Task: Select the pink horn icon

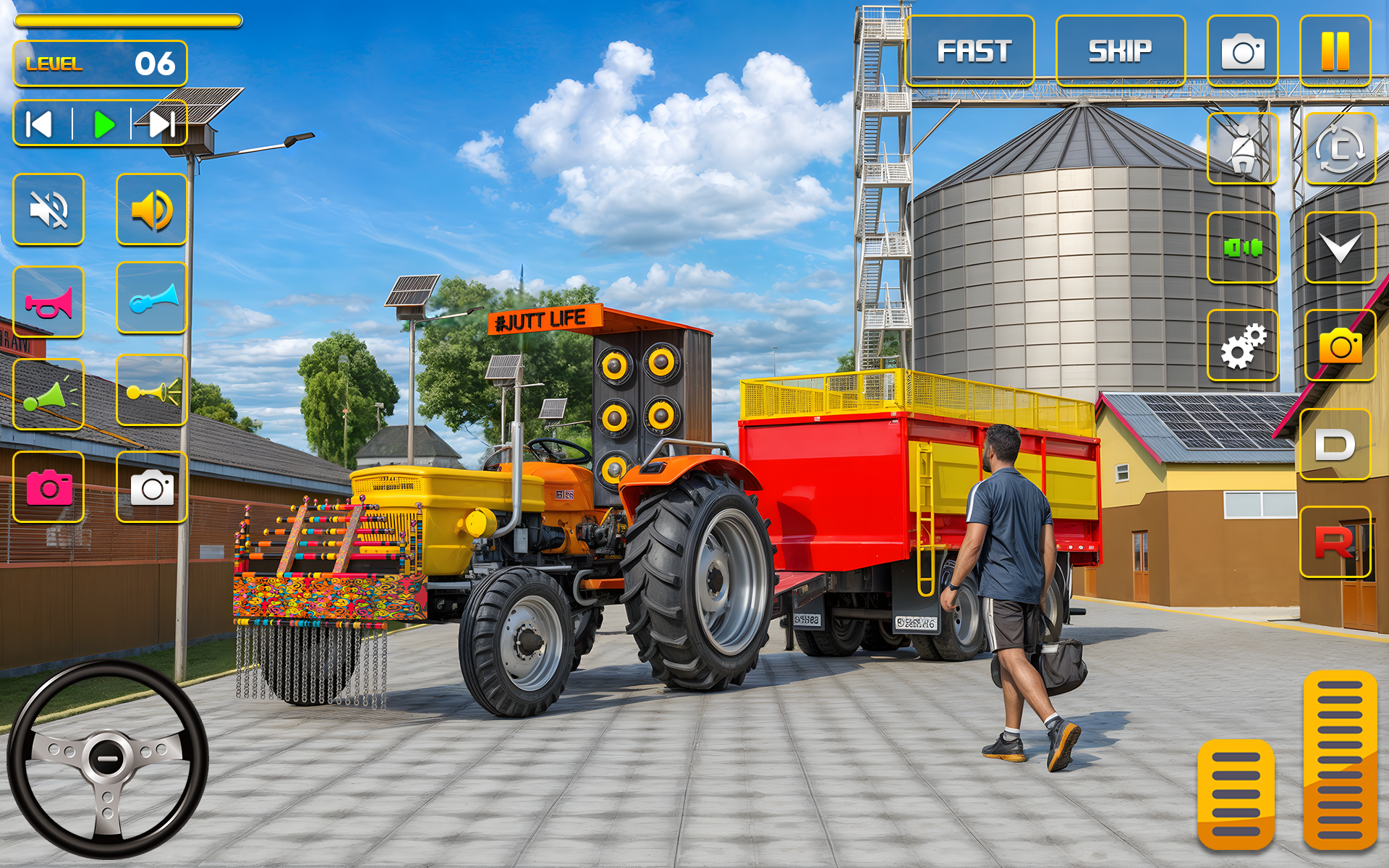Action: click(x=48, y=300)
